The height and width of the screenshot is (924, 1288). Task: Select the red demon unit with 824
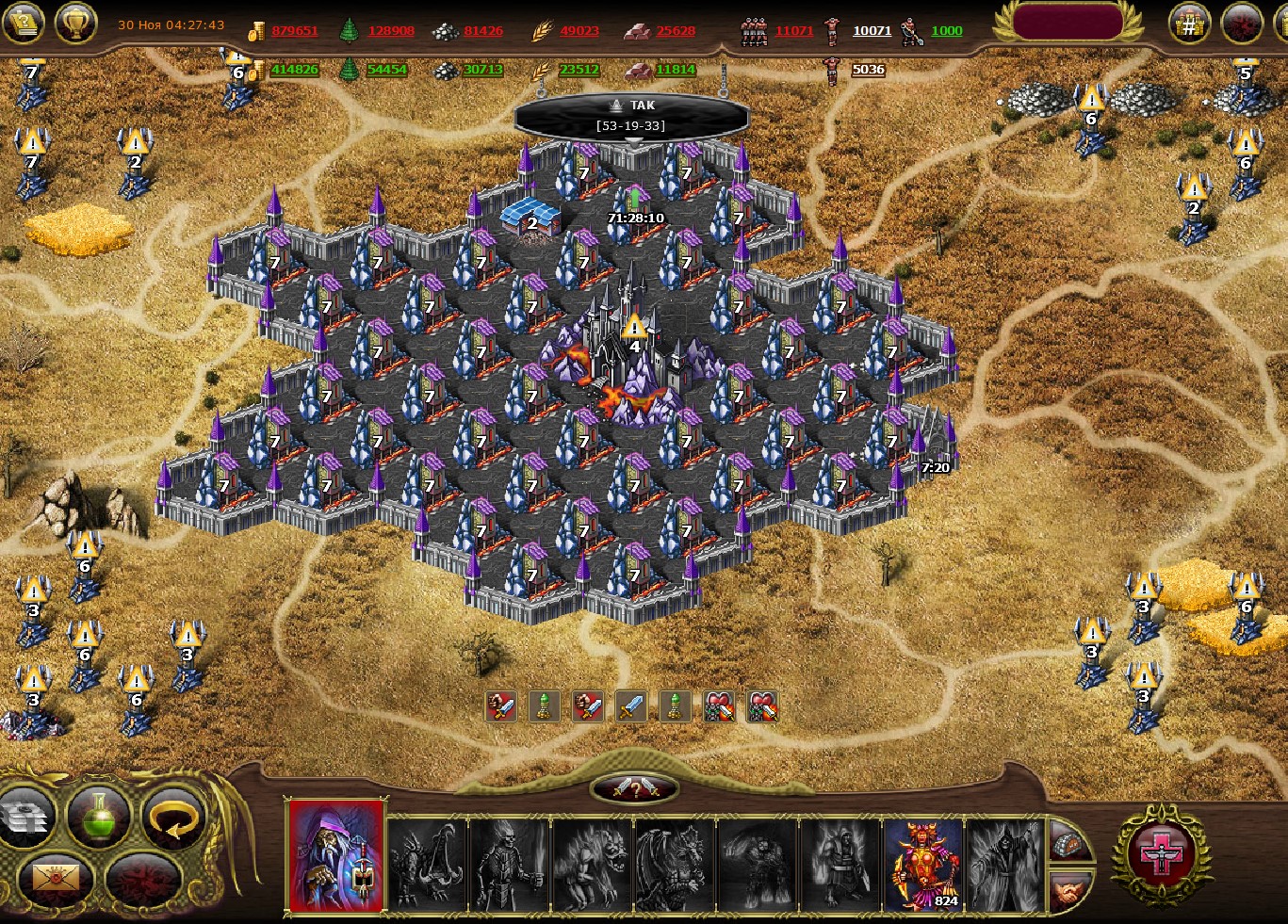[x=923, y=864]
